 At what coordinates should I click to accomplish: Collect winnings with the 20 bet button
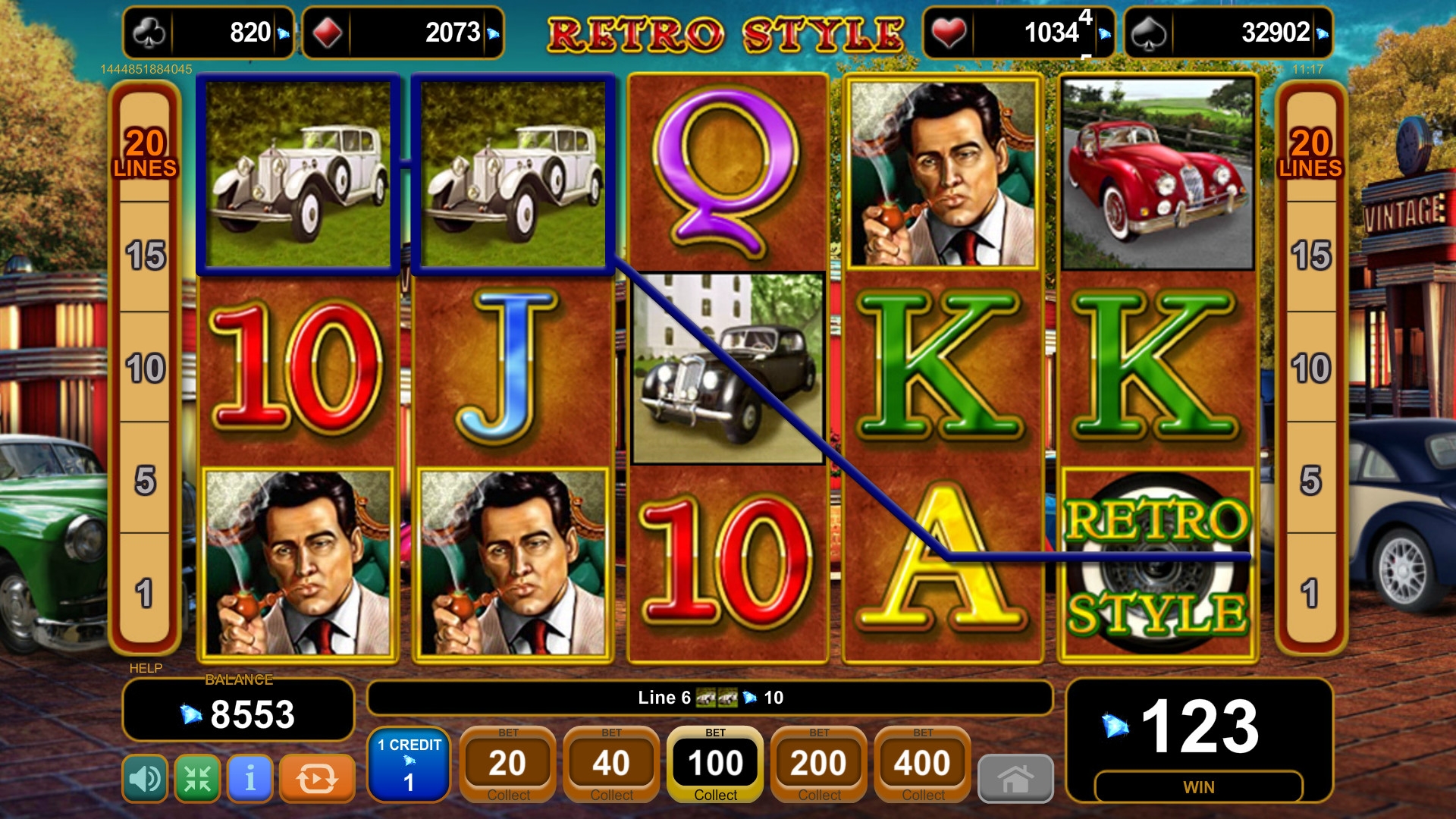[507, 764]
